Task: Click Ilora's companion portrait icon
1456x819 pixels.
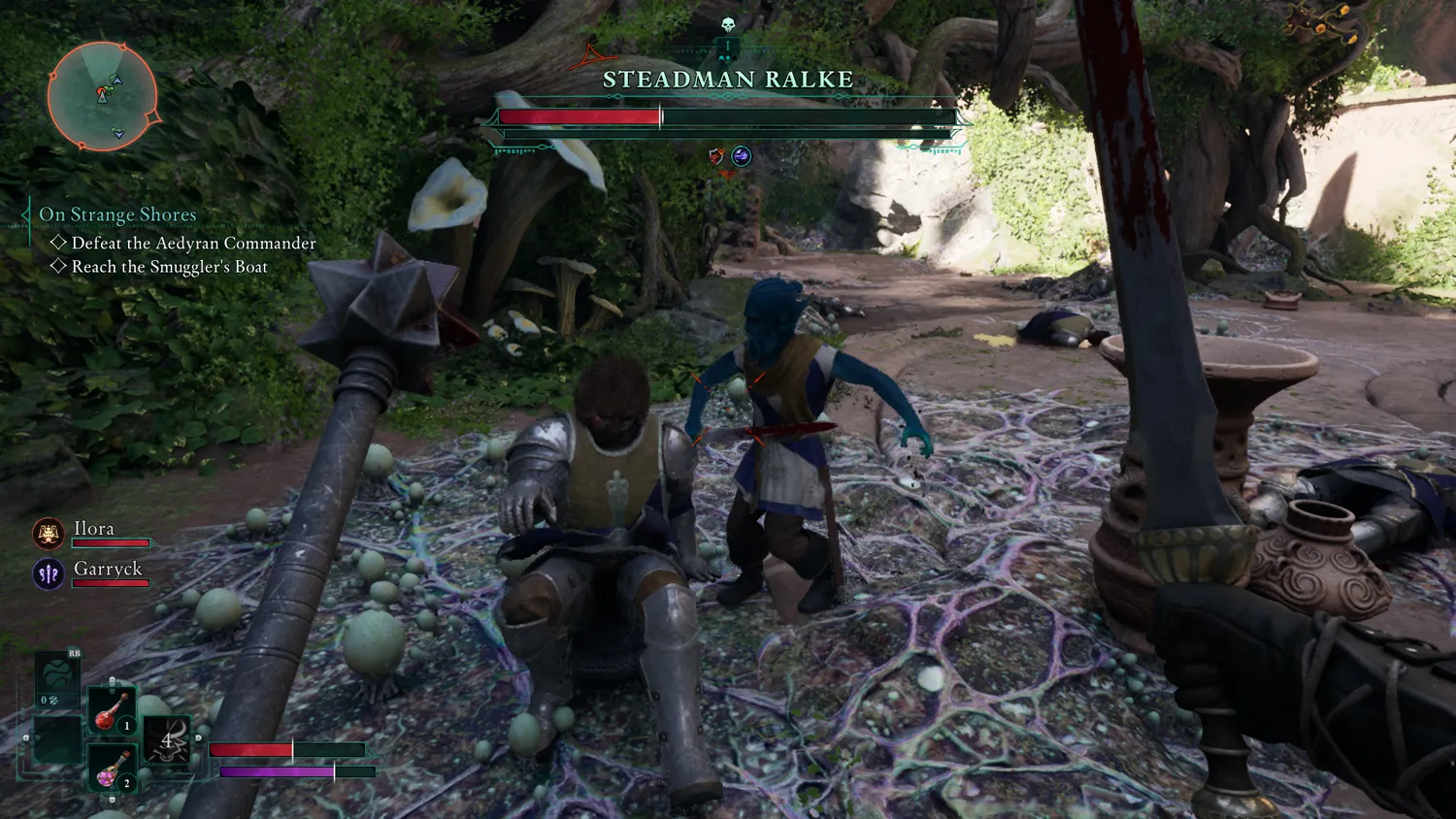Action: [x=49, y=533]
